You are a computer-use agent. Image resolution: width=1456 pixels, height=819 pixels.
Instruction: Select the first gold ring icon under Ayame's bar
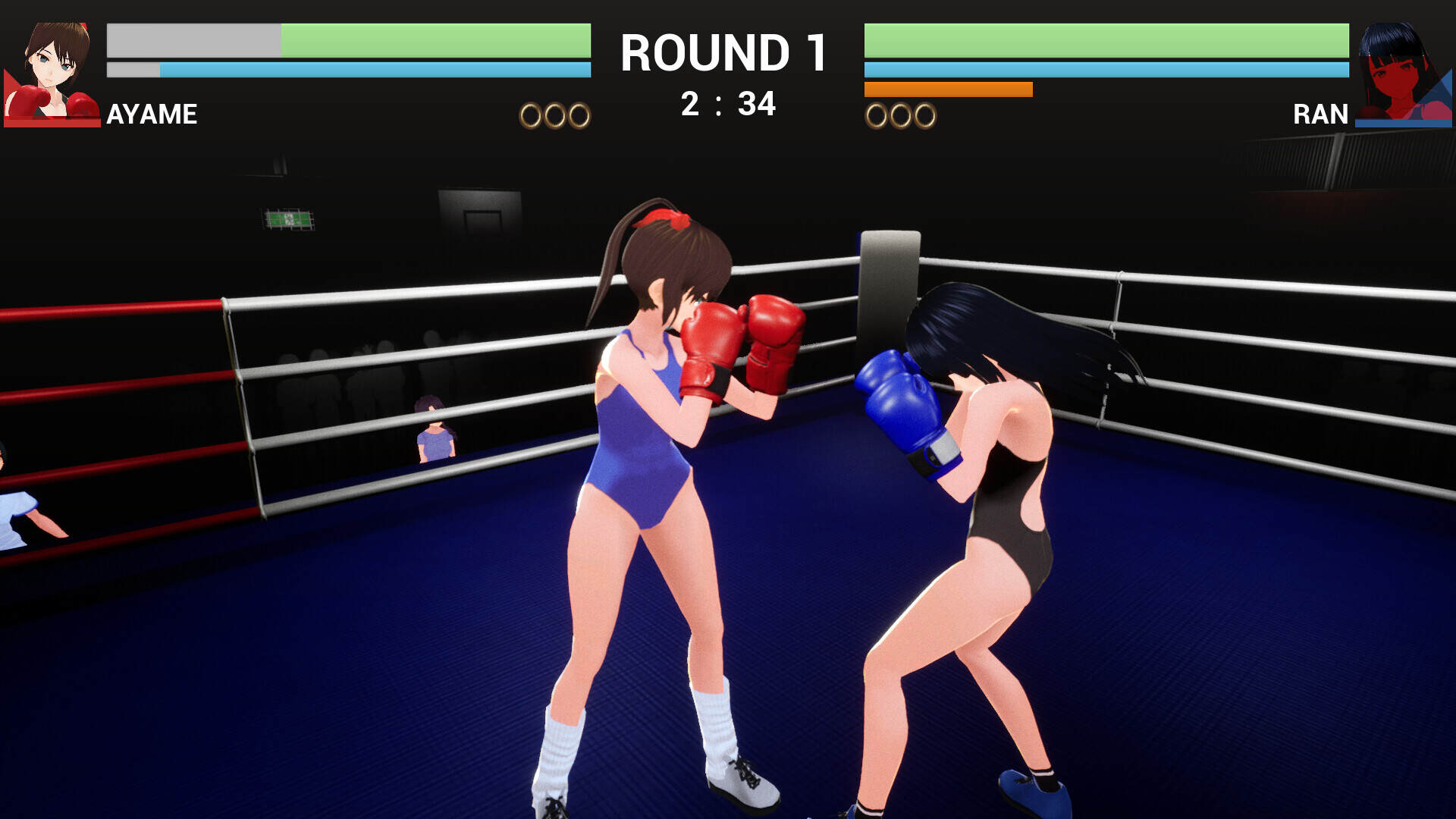[529, 115]
